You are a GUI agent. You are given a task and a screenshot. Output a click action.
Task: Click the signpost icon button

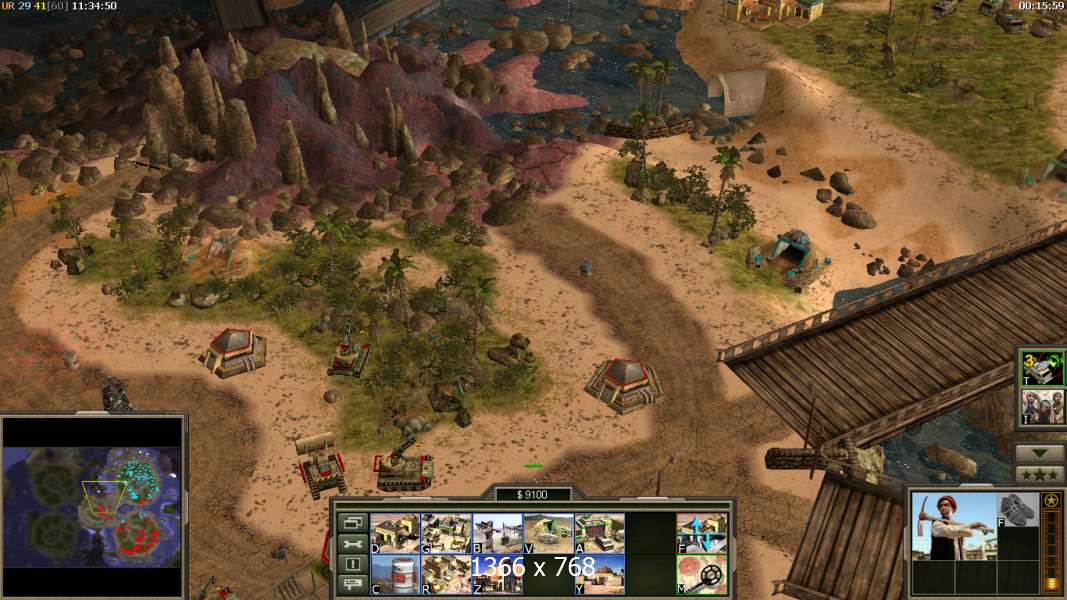pyautogui.click(x=352, y=585)
